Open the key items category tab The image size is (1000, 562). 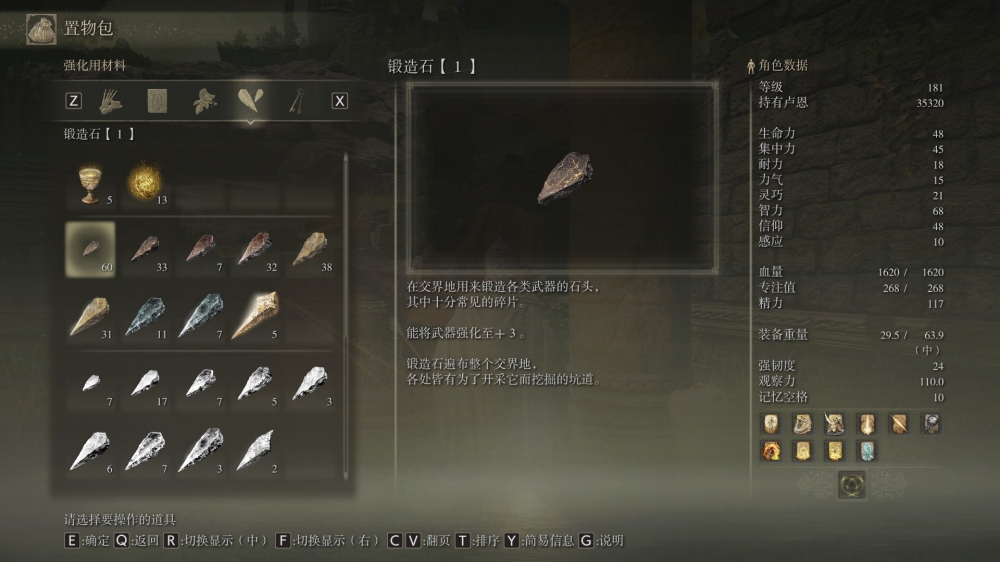click(x=296, y=100)
